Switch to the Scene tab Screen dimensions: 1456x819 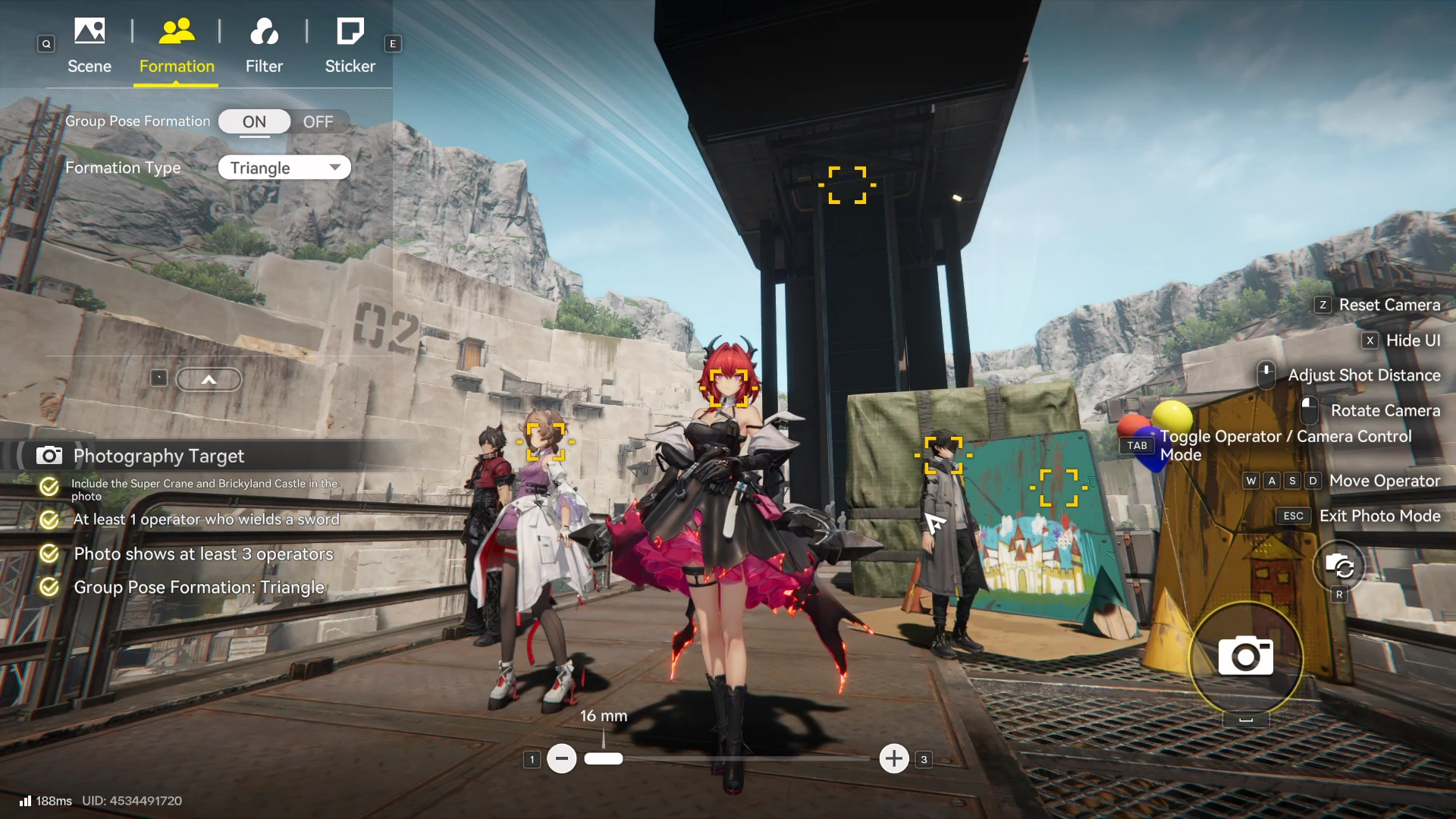click(x=89, y=45)
